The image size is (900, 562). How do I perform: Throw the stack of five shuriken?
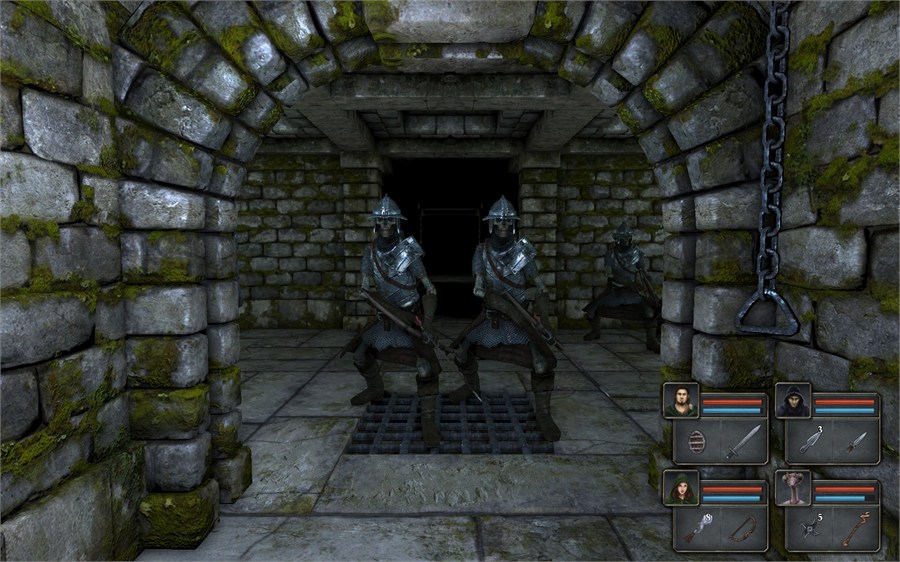[x=808, y=528]
